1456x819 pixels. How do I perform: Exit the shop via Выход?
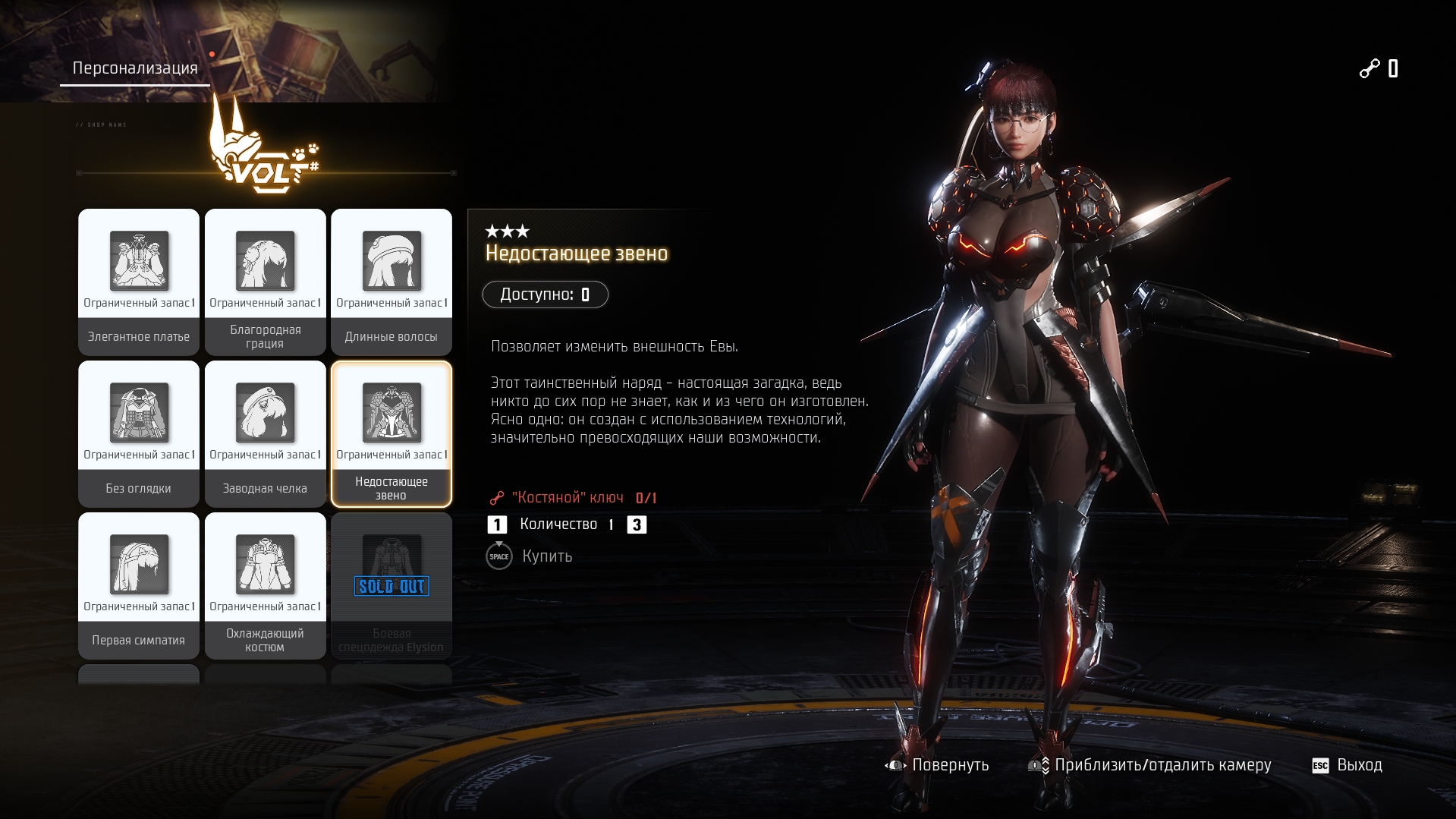1348,765
